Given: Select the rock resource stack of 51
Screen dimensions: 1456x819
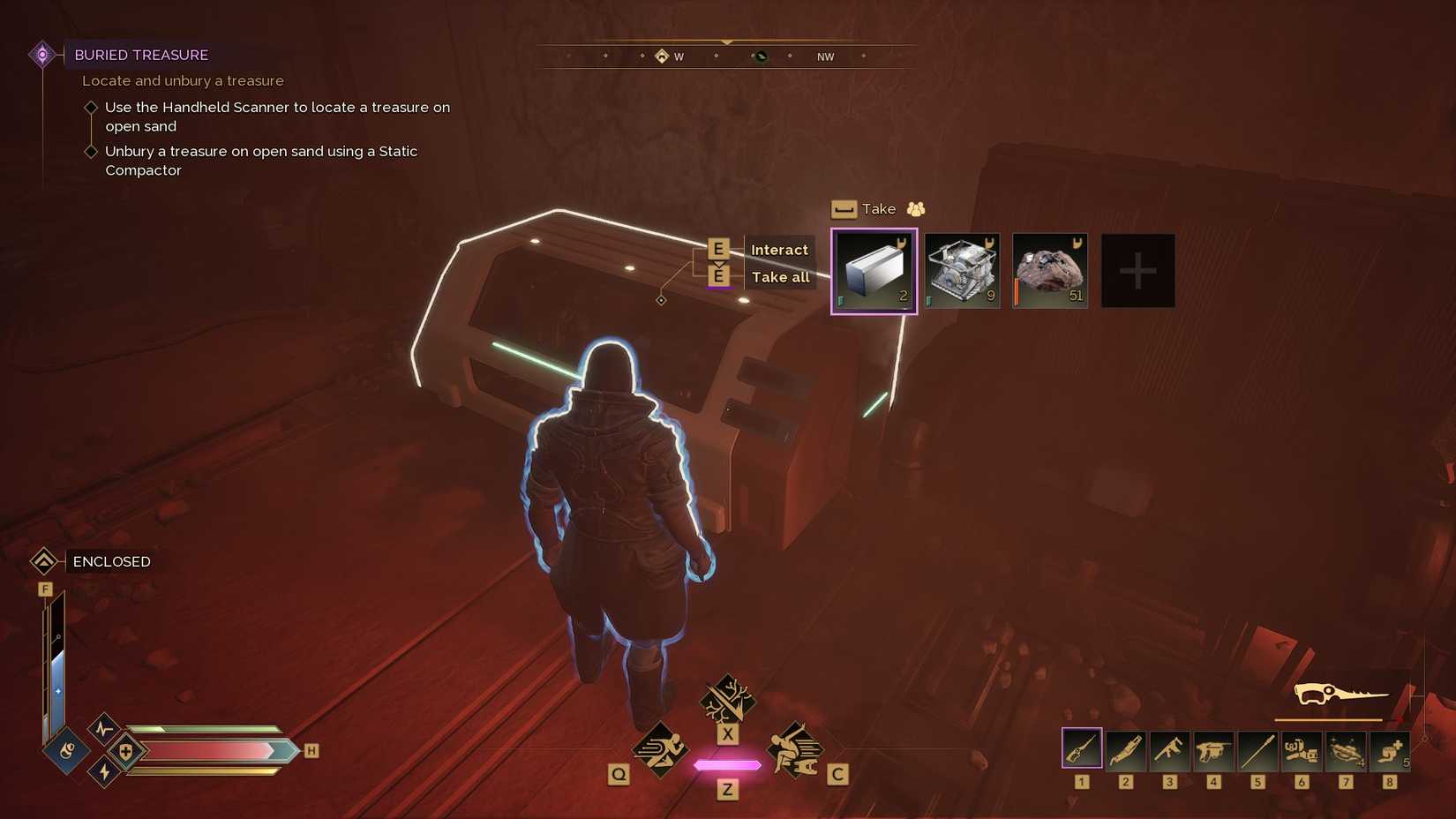Looking at the screenshot, I should [1049, 270].
